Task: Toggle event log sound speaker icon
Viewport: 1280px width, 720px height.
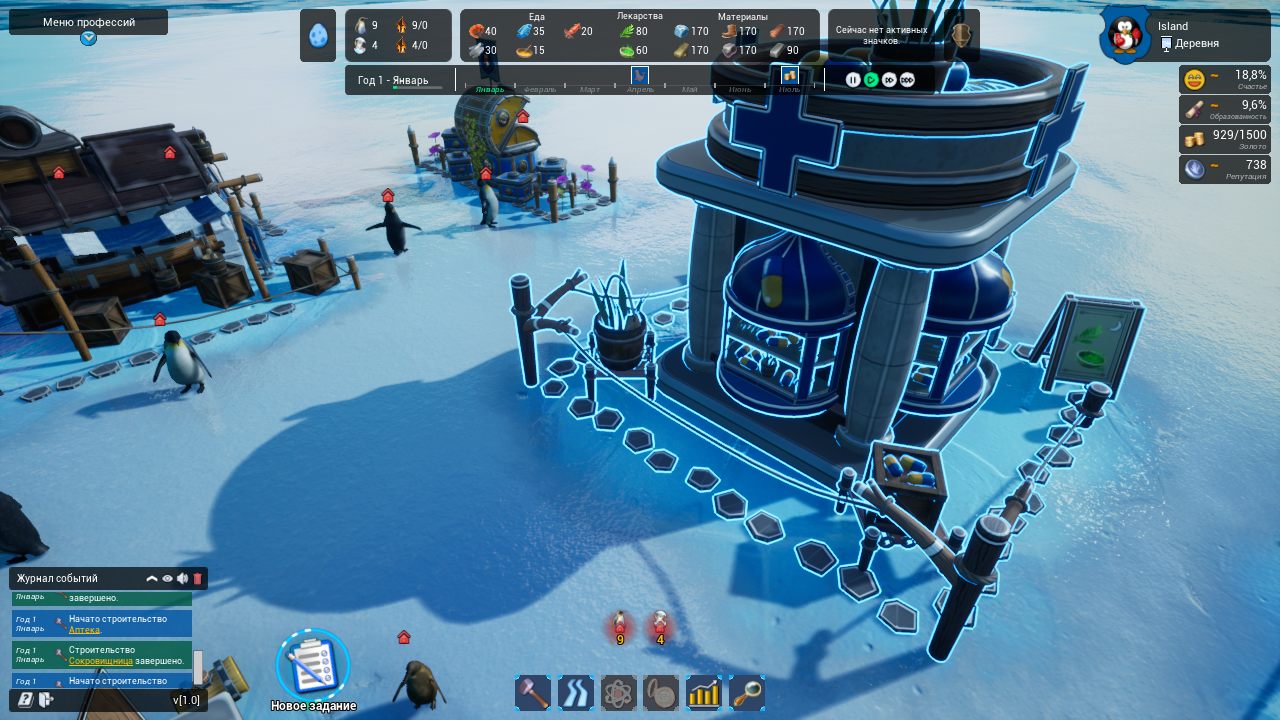Action: pyautogui.click(x=182, y=578)
